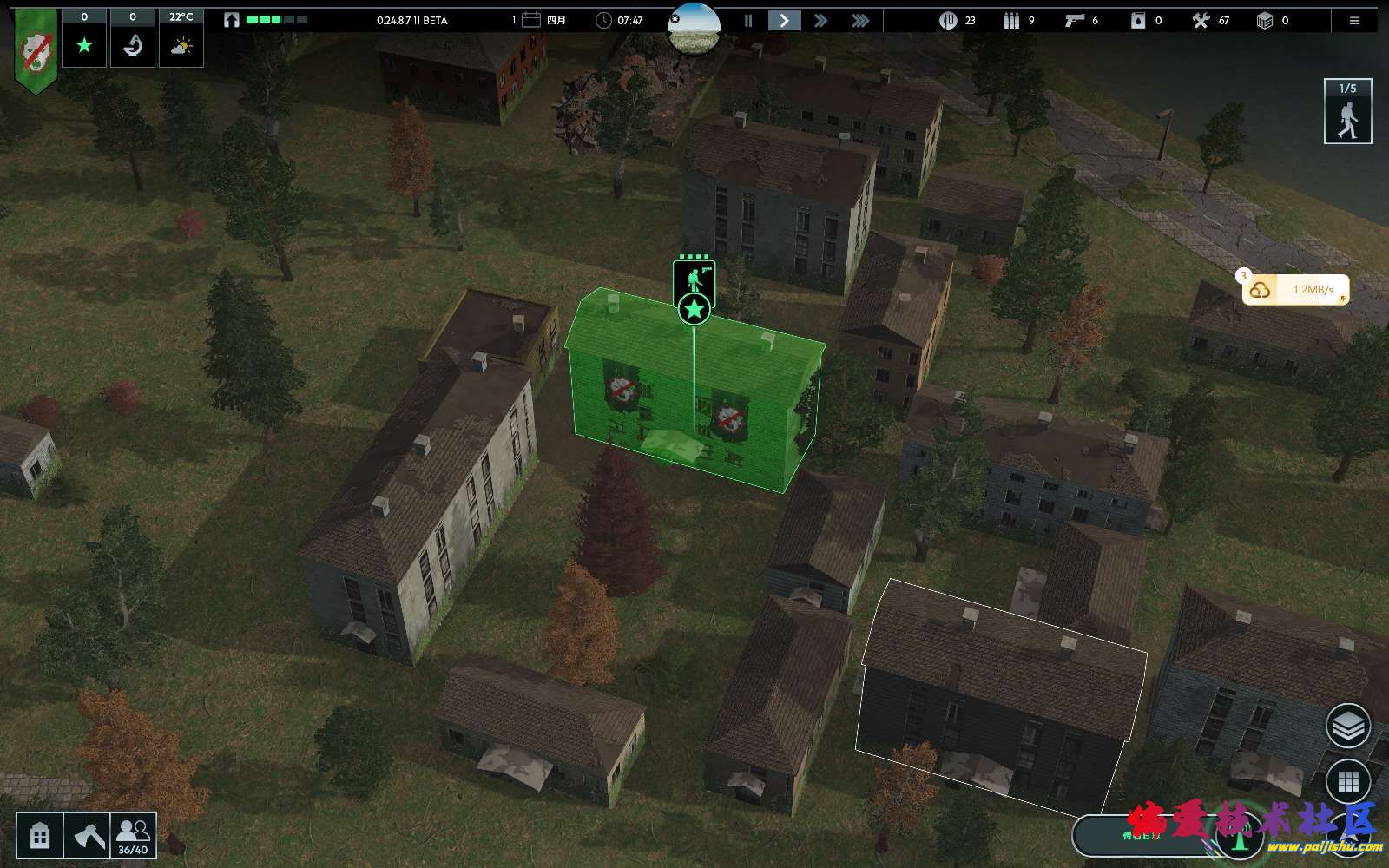Open the walking survivor squad panel

coord(1347,111)
